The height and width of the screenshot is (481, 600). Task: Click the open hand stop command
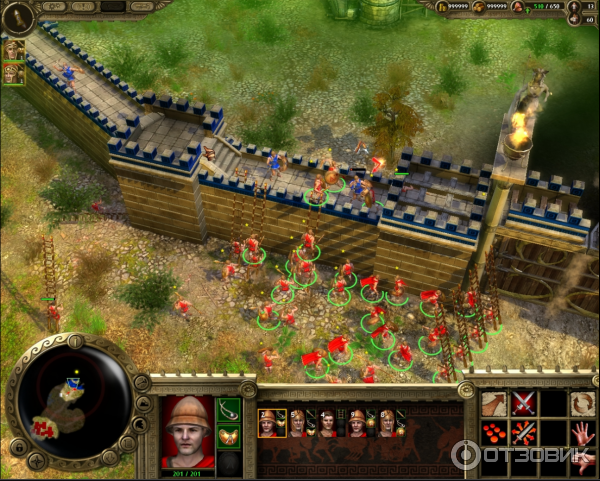[x=582, y=433]
